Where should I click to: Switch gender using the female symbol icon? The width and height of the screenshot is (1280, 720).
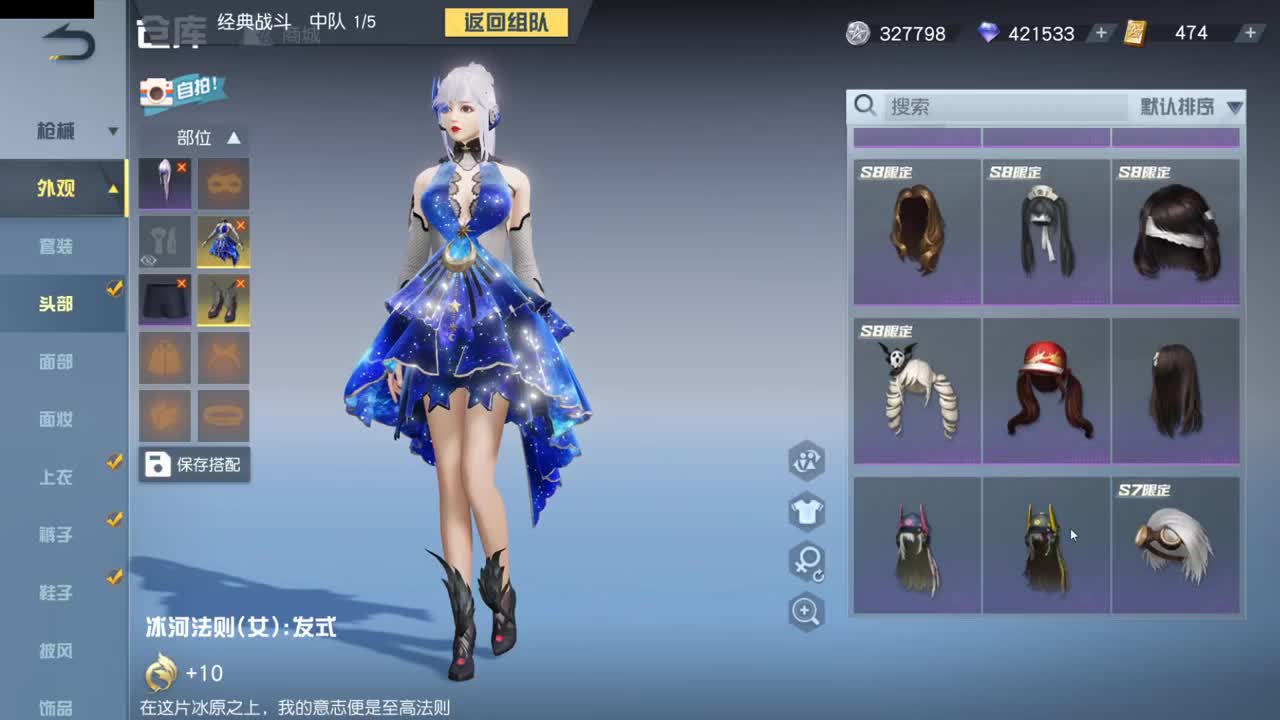tap(806, 561)
